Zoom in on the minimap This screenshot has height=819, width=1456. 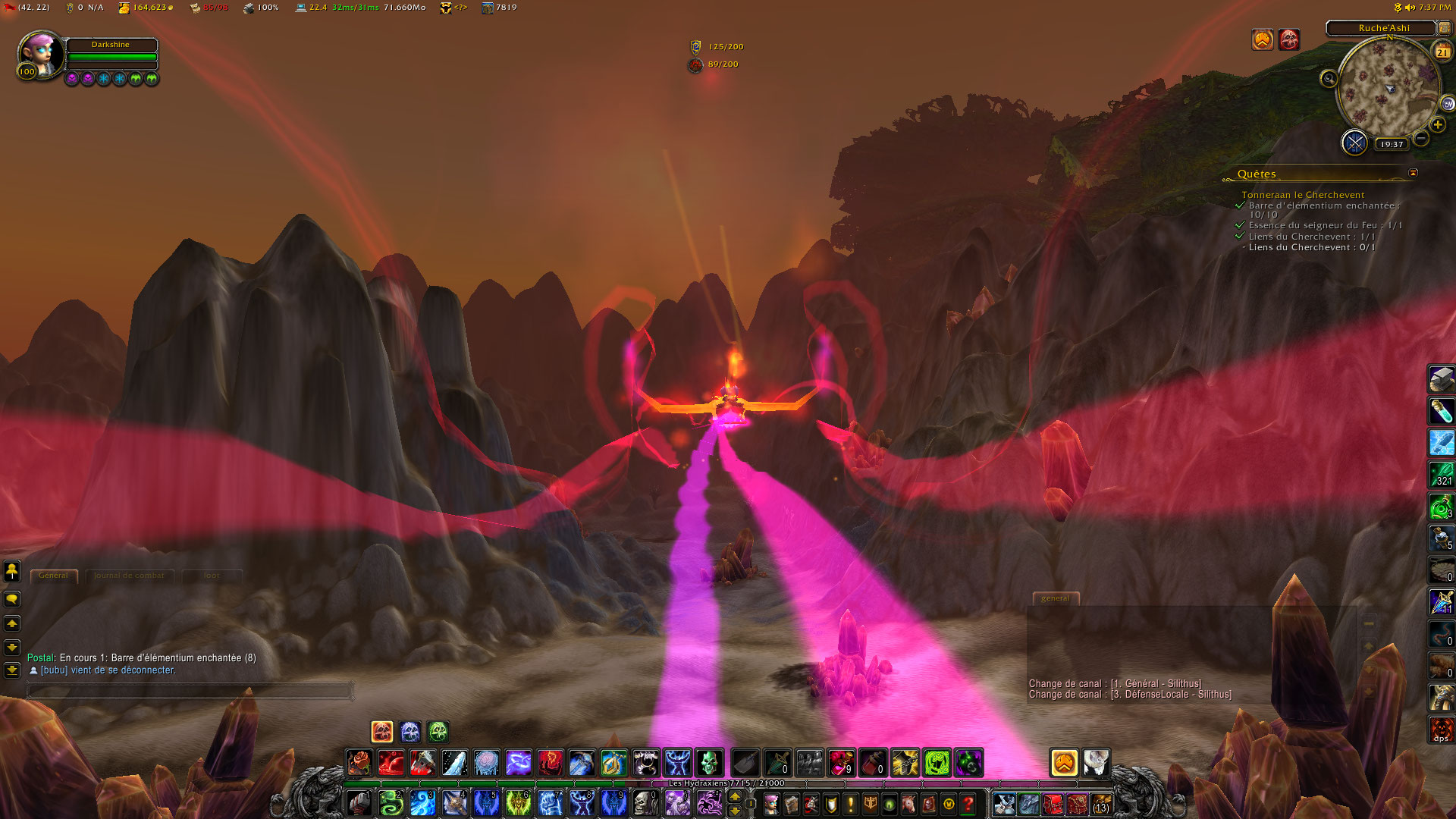[x=1437, y=124]
